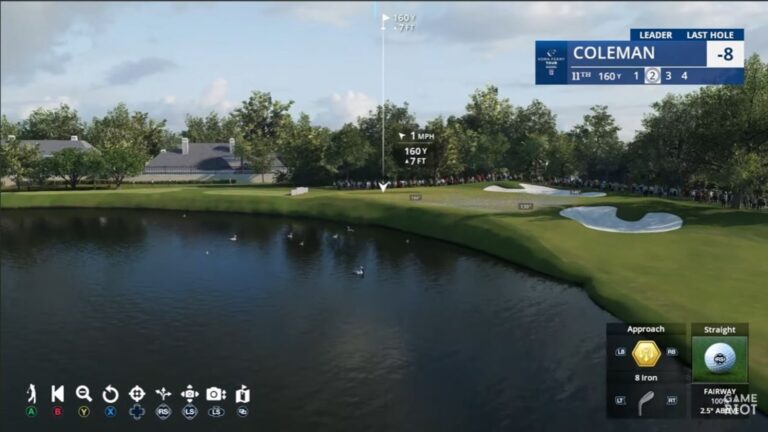Activate the move camera arrows icon

pos(189,394)
